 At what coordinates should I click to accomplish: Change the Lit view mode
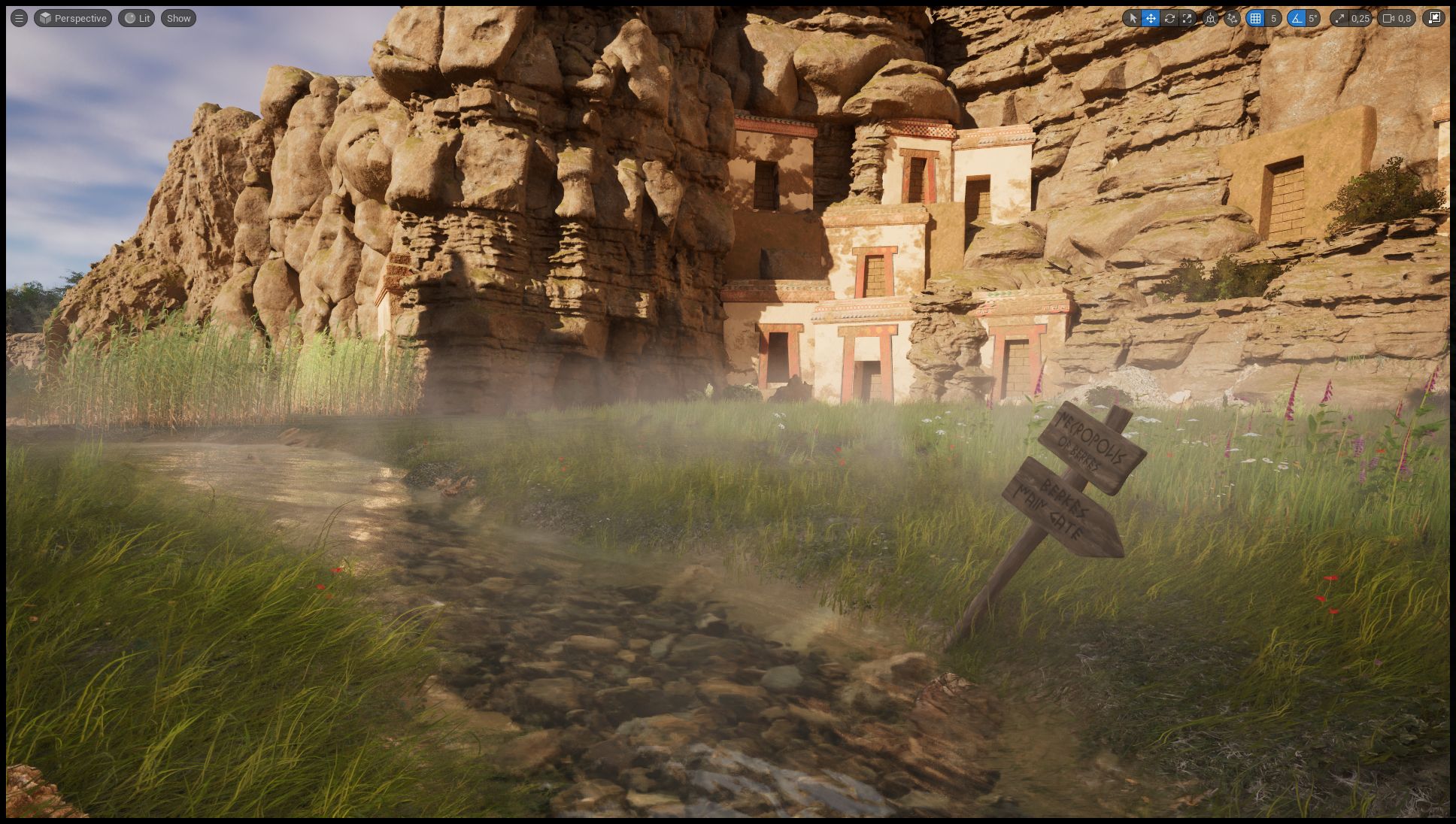pos(137,18)
